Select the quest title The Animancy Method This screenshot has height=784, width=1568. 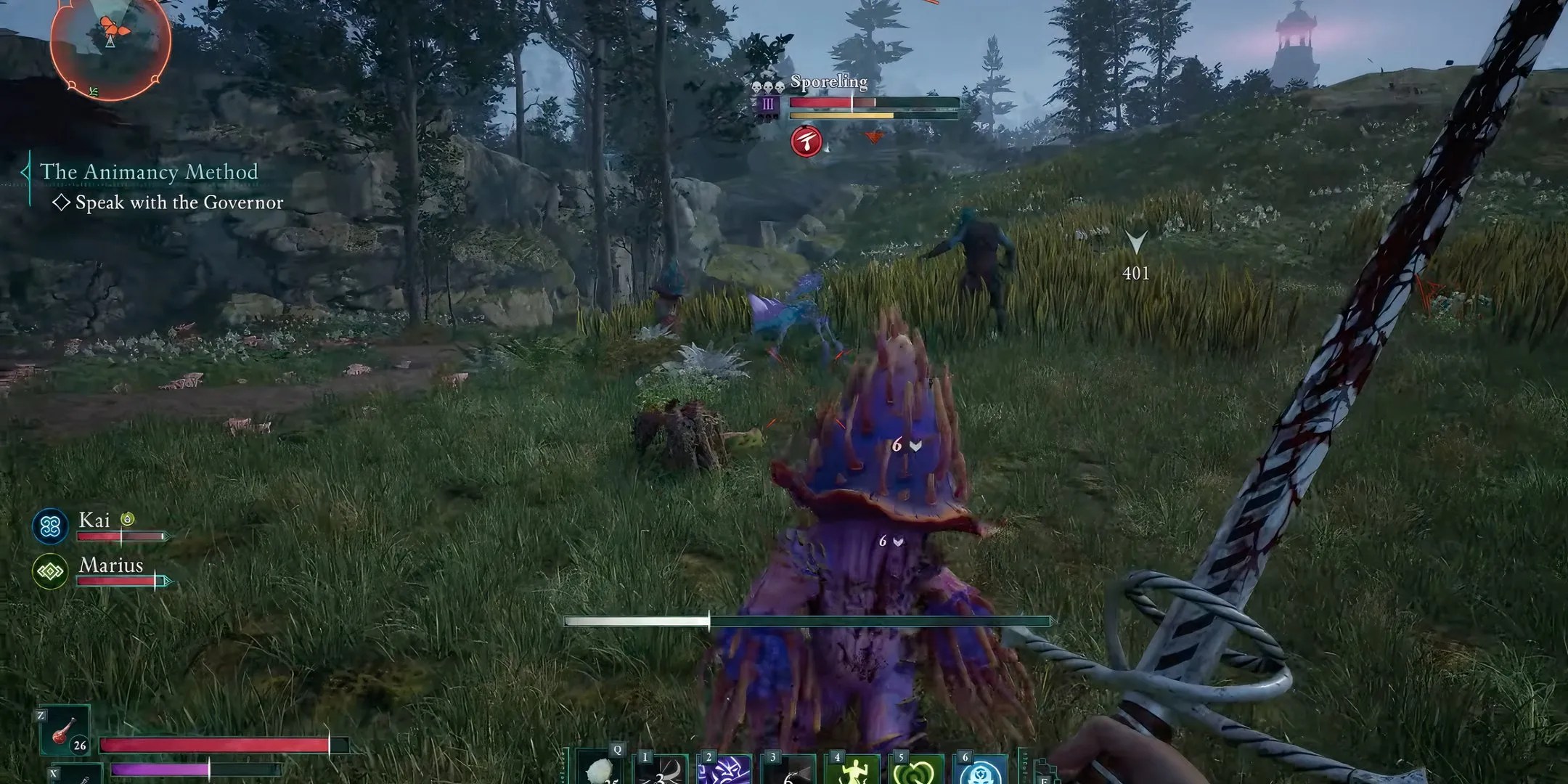[149, 172]
